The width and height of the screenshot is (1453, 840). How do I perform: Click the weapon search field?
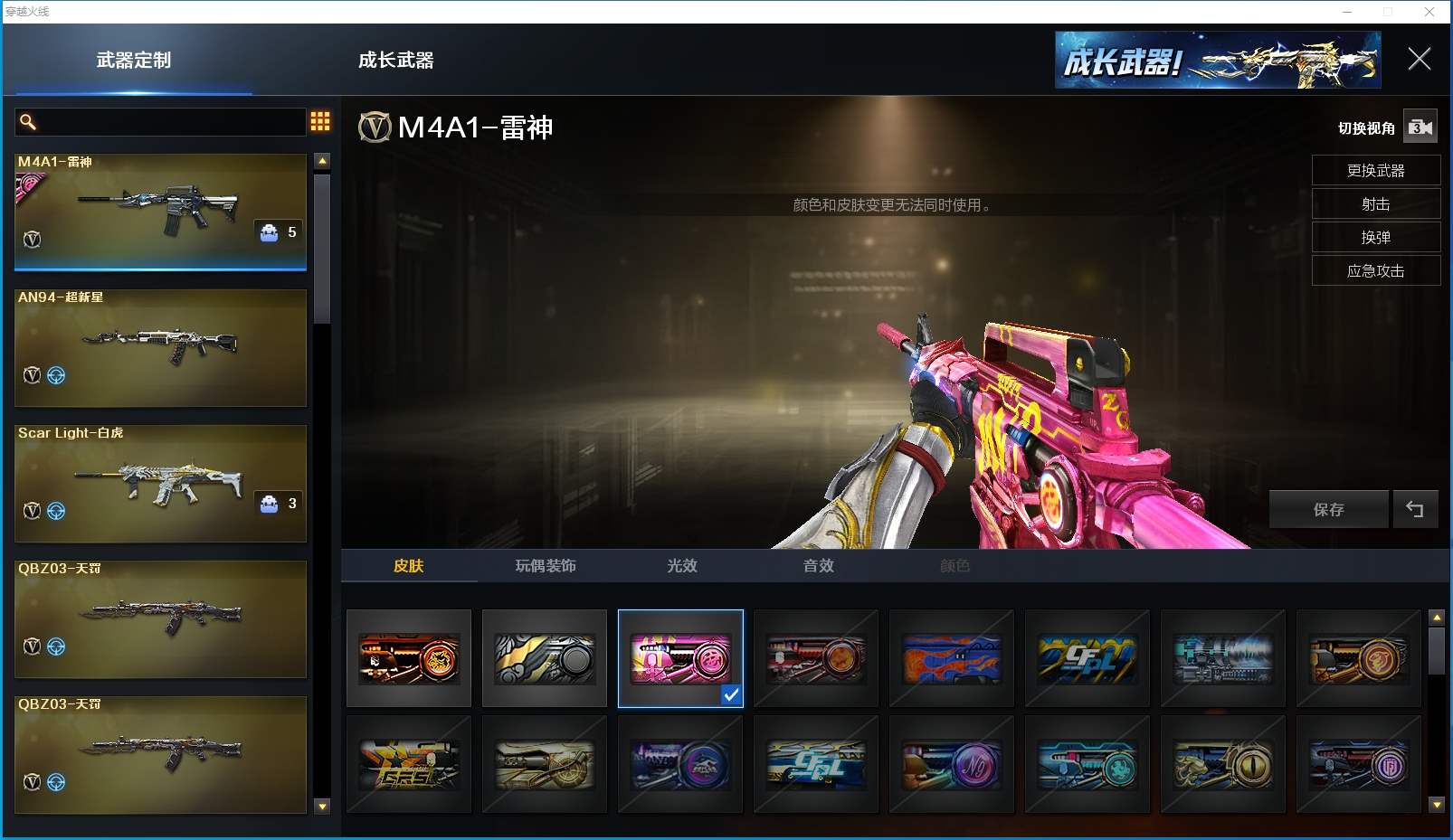click(163, 122)
